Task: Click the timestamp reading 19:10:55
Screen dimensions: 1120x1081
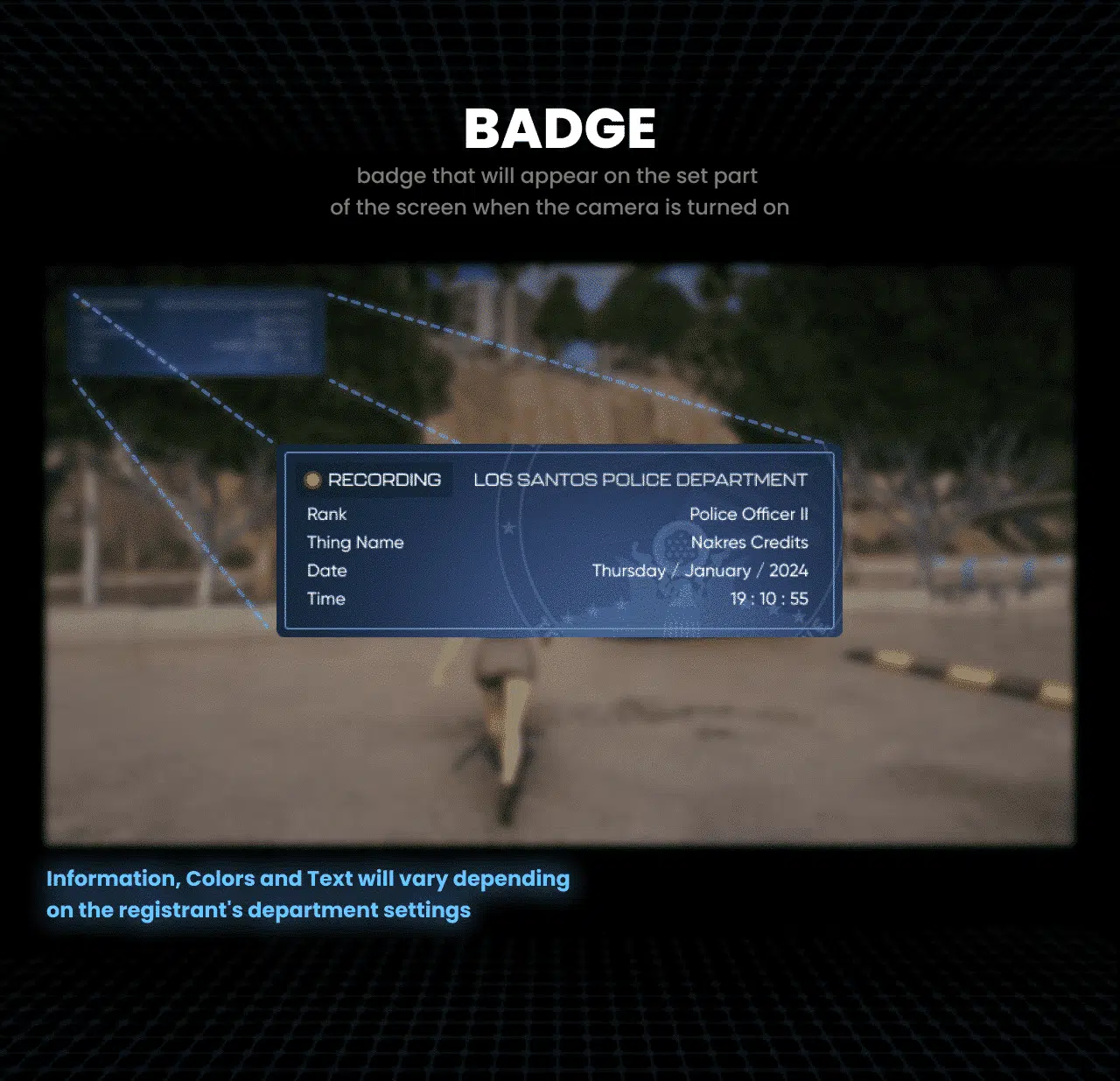Action: click(769, 599)
